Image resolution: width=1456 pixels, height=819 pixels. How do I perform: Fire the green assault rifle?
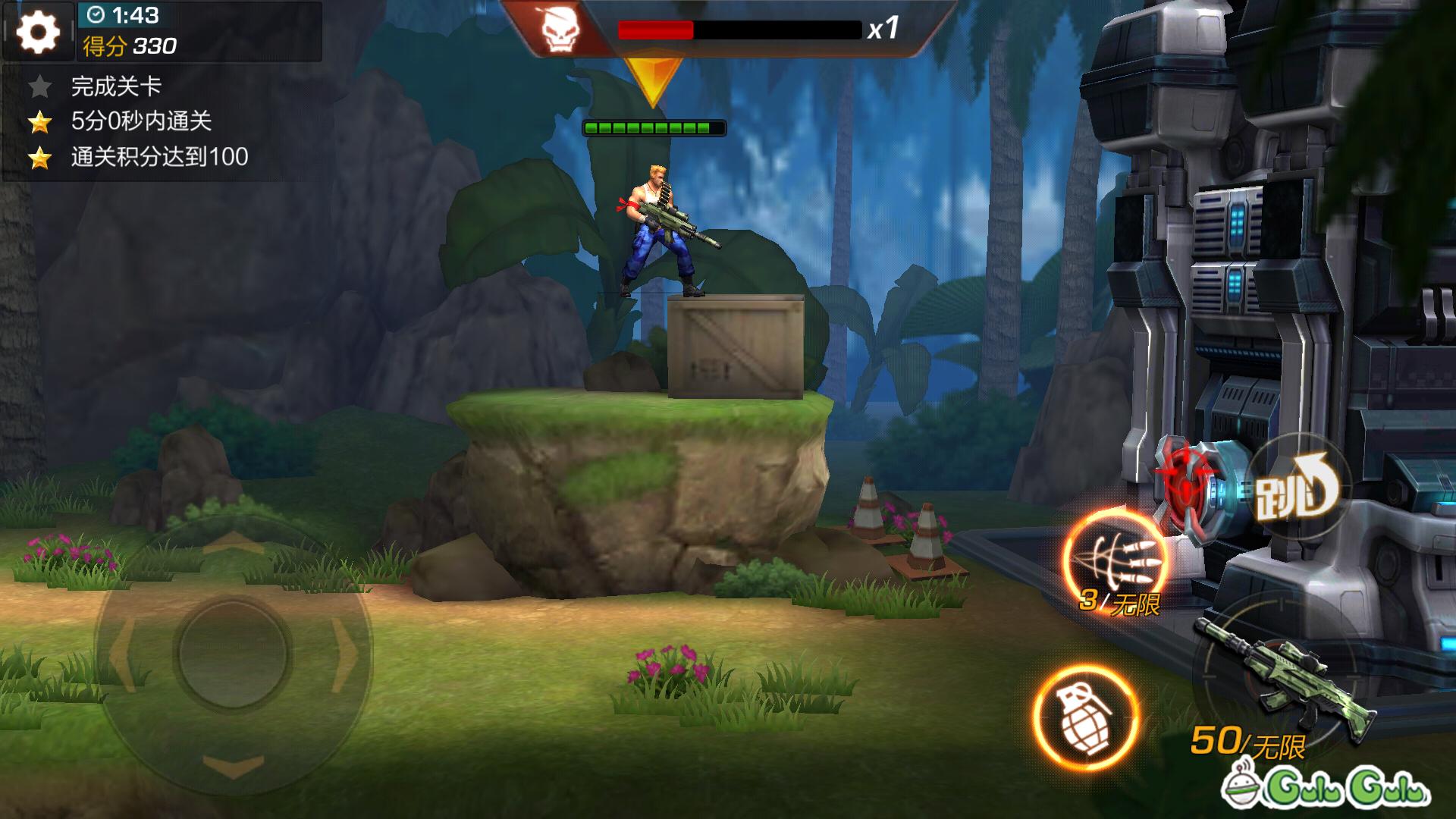pos(1284,679)
